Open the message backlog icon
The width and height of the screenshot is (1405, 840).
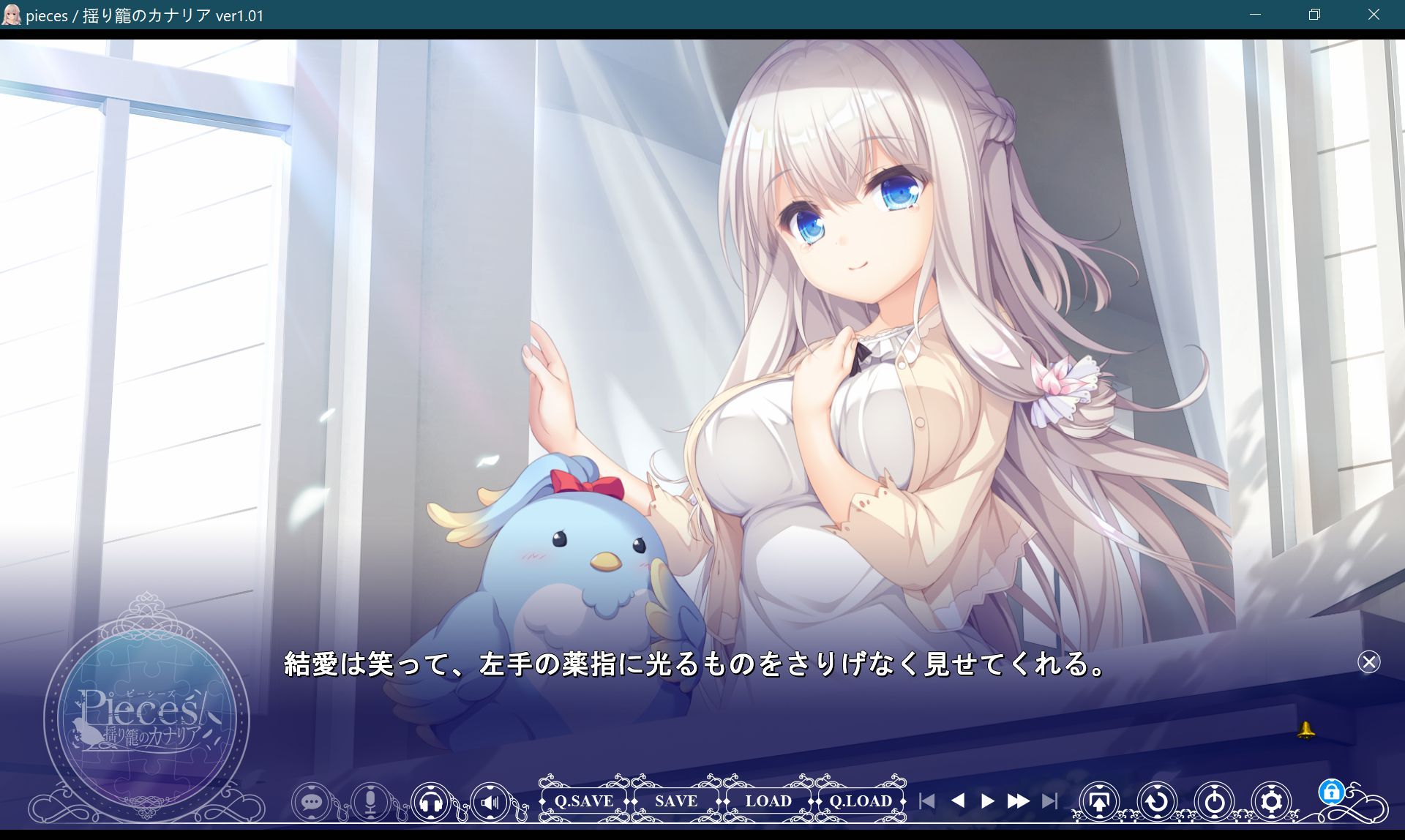[313, 801]
